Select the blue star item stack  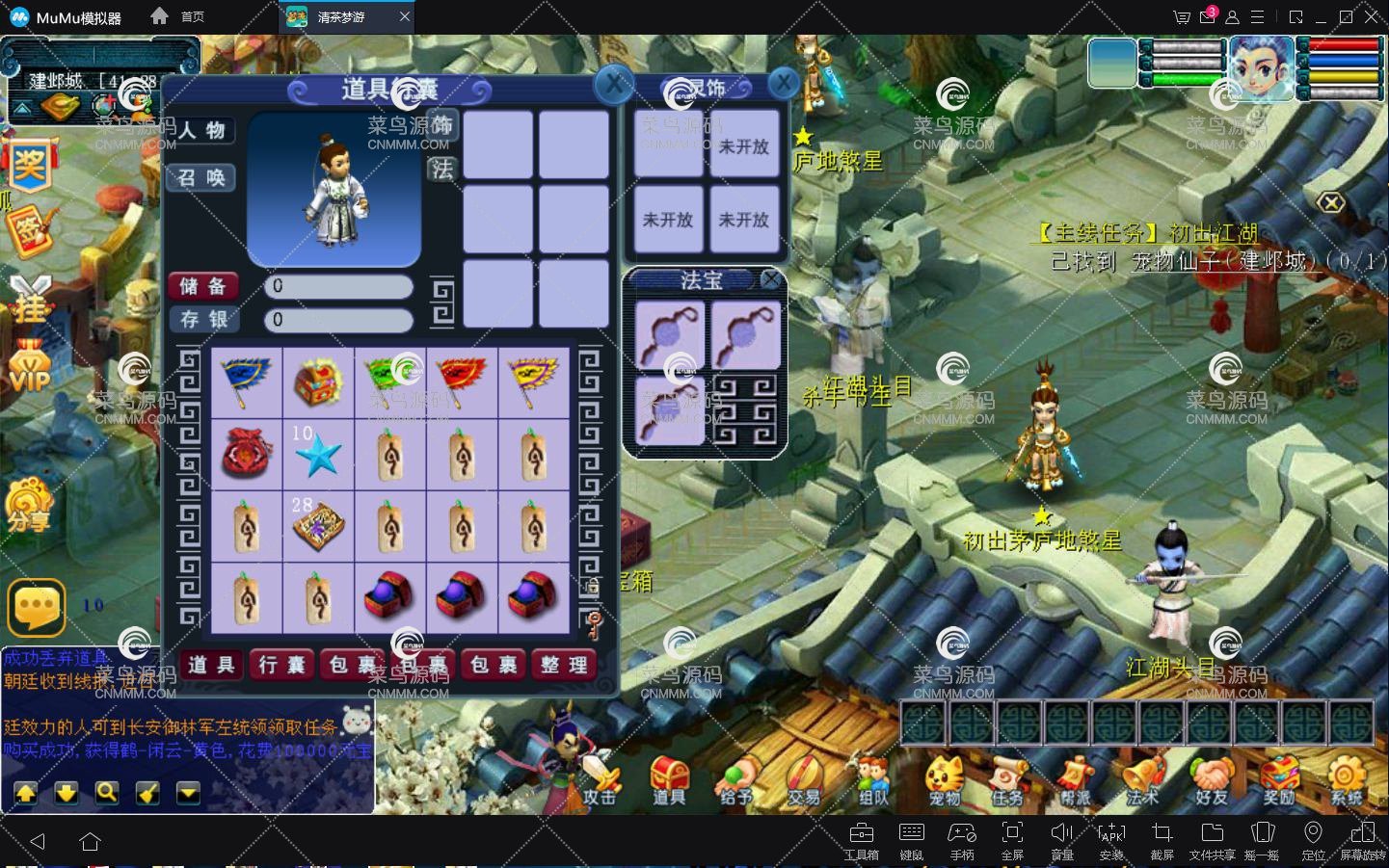pos(318,453)
